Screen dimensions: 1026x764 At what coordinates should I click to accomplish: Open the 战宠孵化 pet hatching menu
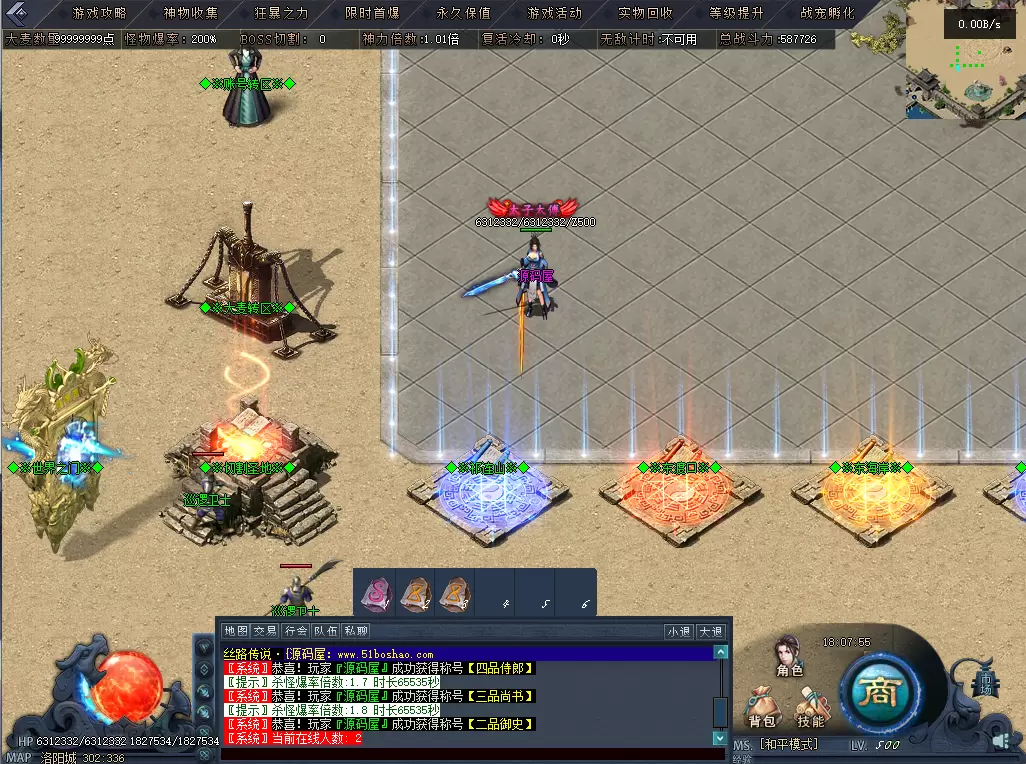827,13
